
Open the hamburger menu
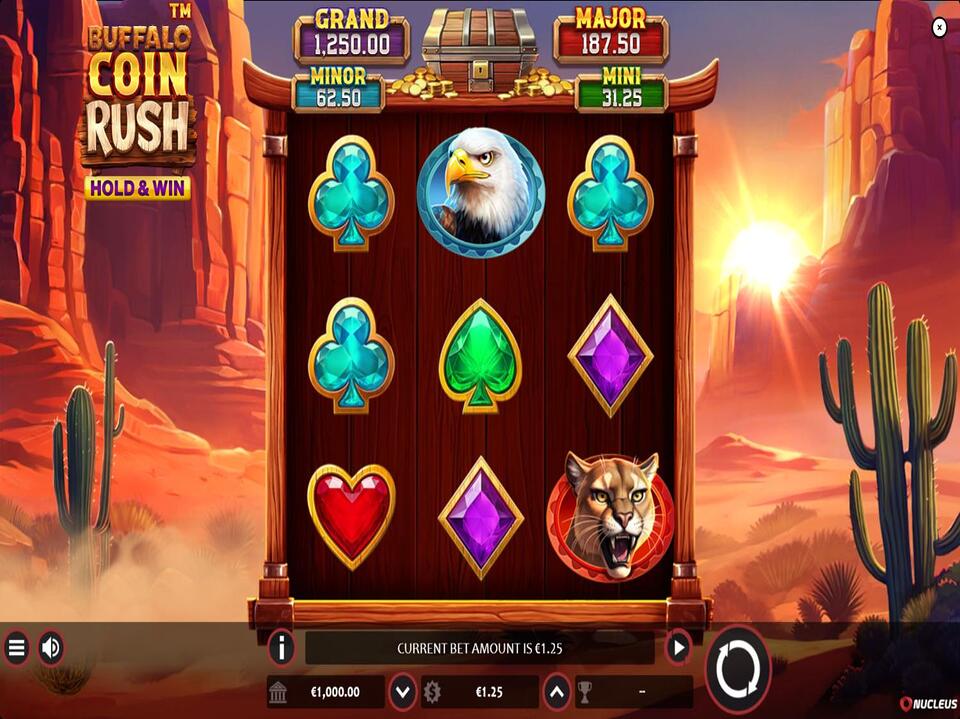16,649
